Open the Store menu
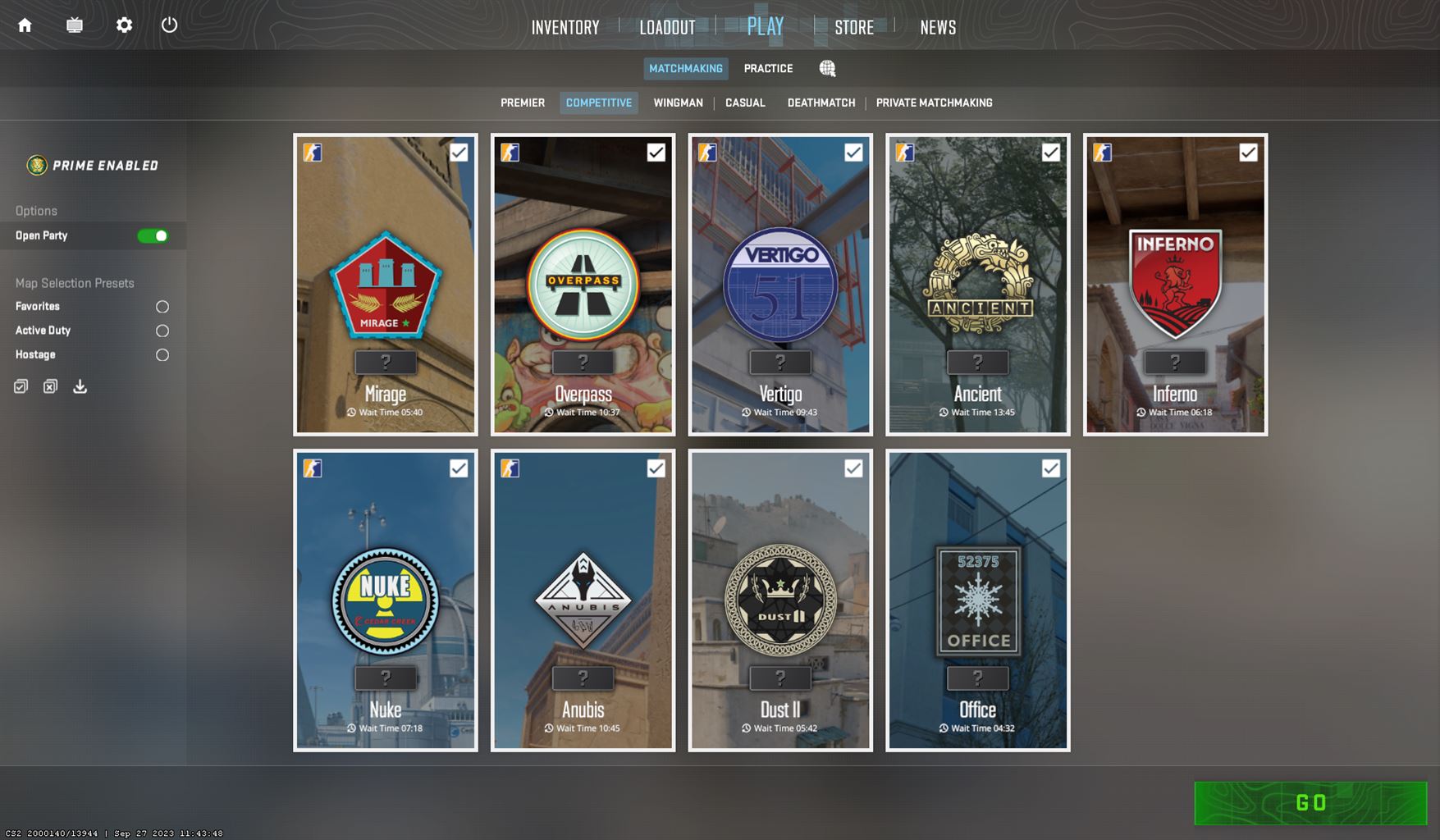The width and height of the screenshot is (1440, 840). click(x=853, y=27)
